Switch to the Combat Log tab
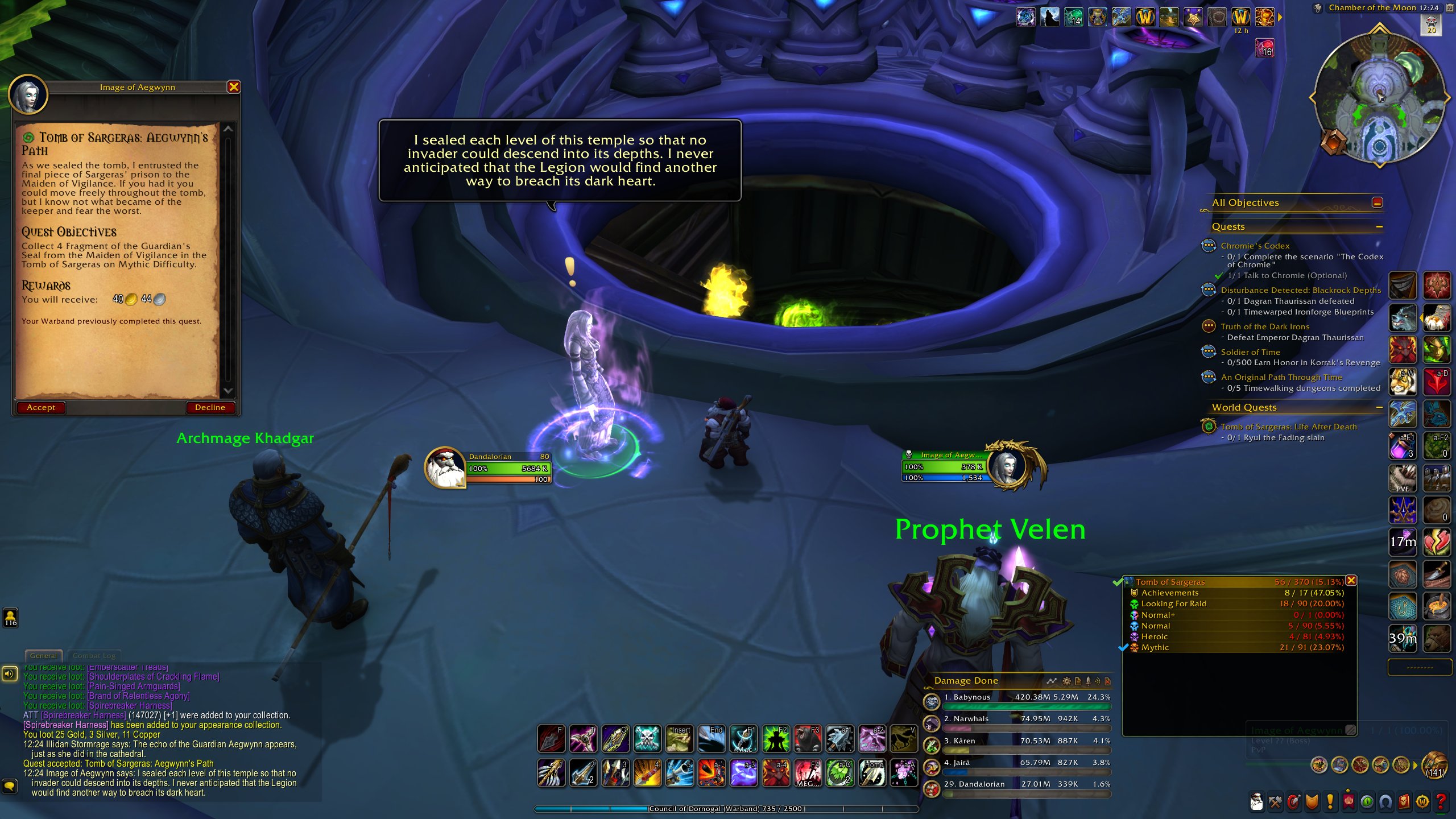The image size is (1456, 819). (x=94, y=655)
